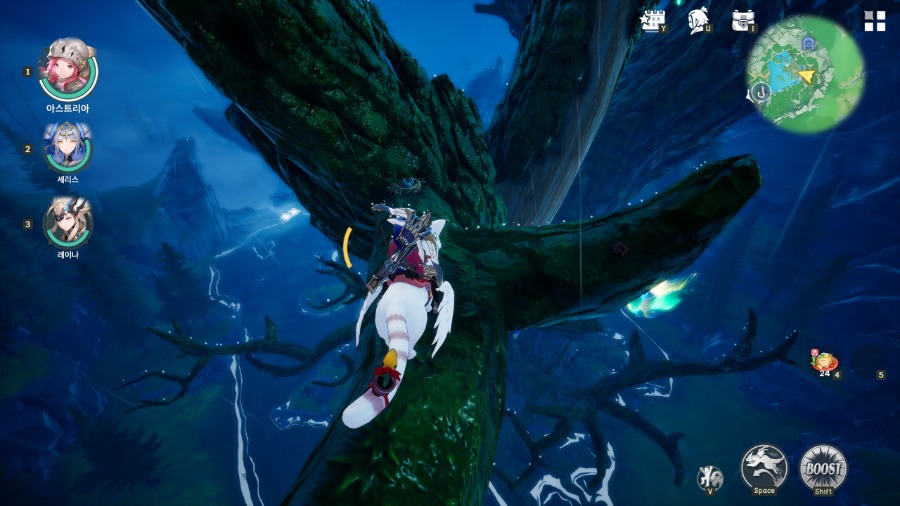Screen dimensions: 900x506
Task: Trigger the mount jump ability
Action: pos(764,467)
